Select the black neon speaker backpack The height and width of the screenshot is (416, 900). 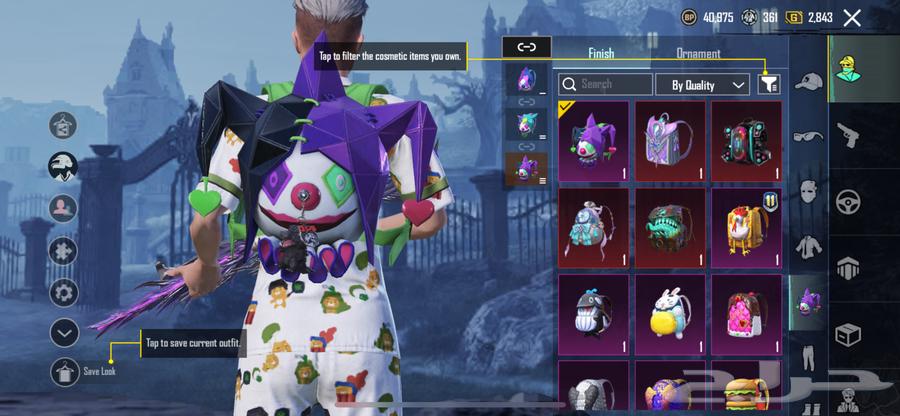click(x=746, y=140)
